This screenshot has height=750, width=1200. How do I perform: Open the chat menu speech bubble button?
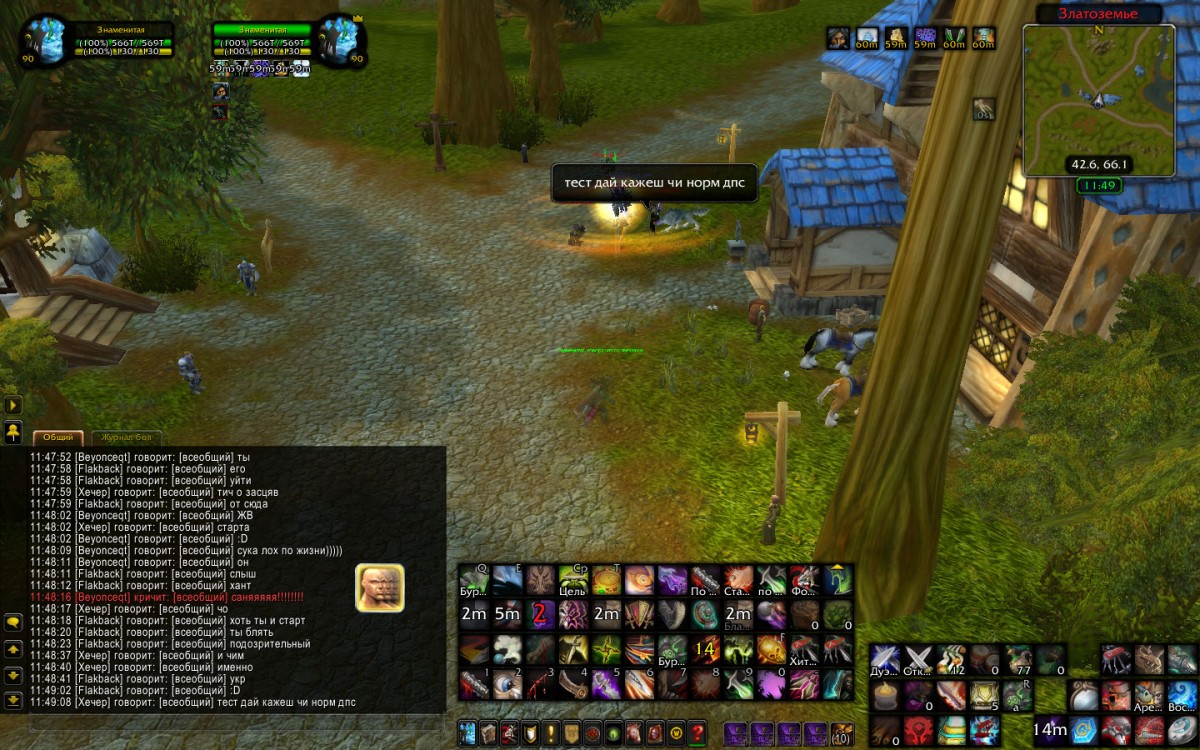[13, 622]
